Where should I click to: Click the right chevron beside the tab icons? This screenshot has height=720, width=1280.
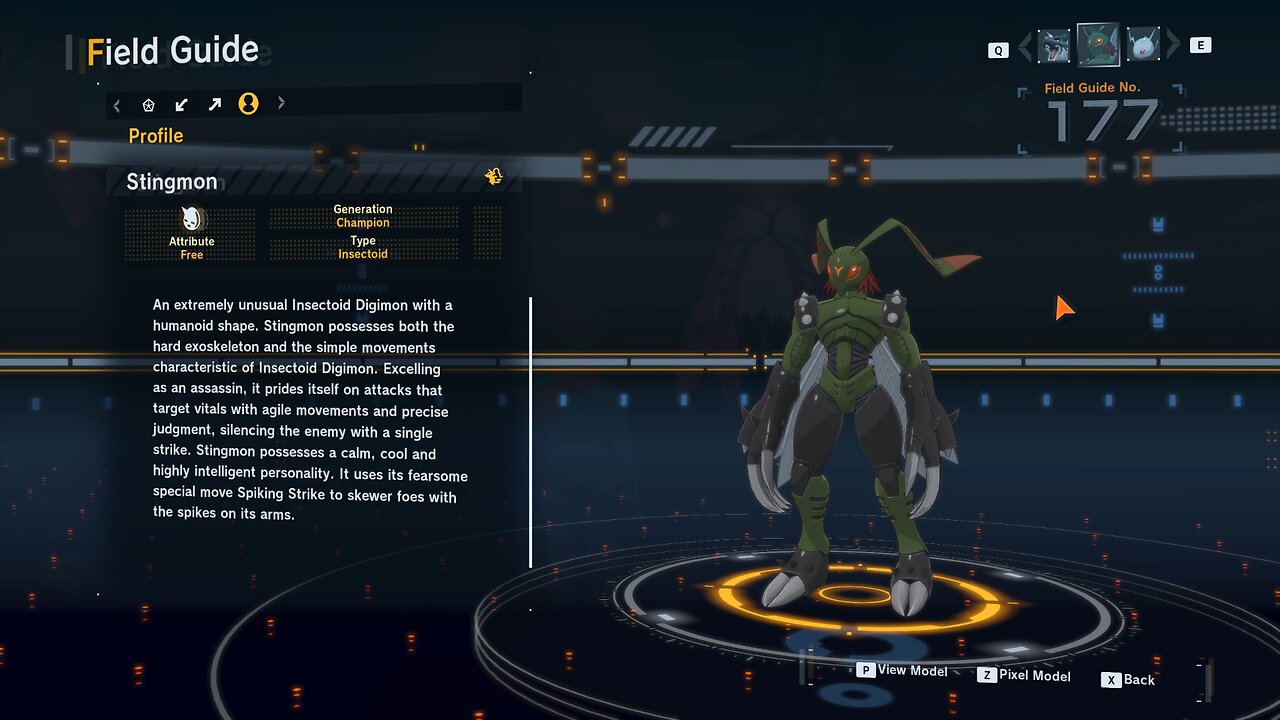click(281, 103)
